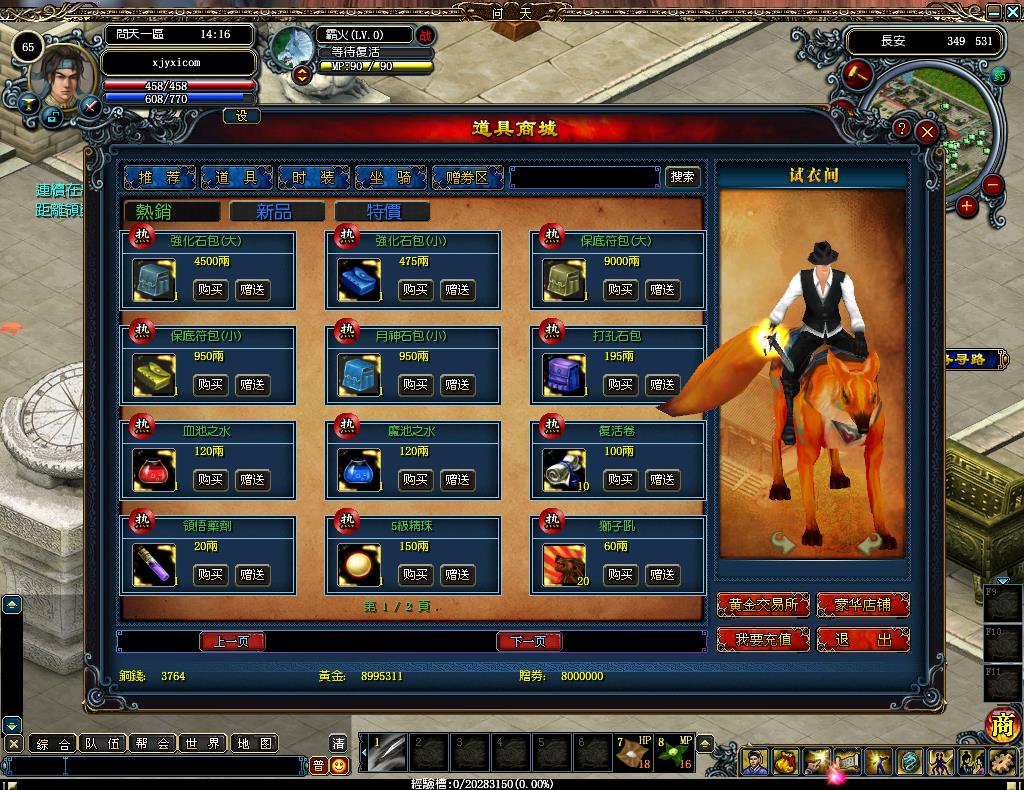Switch to the 特價 discount tab
The width and height of the screenshot is (1024, 790).
point(382,211)
